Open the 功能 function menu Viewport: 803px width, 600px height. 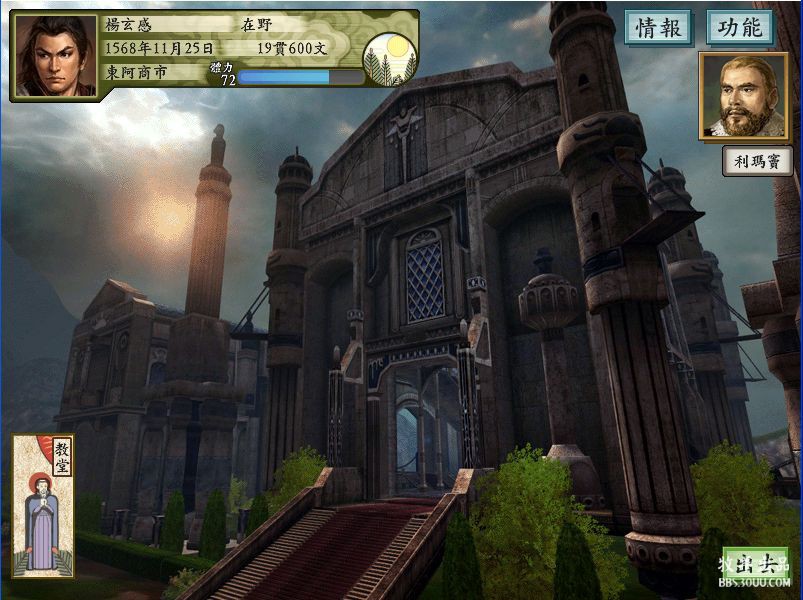click(740, 28)
